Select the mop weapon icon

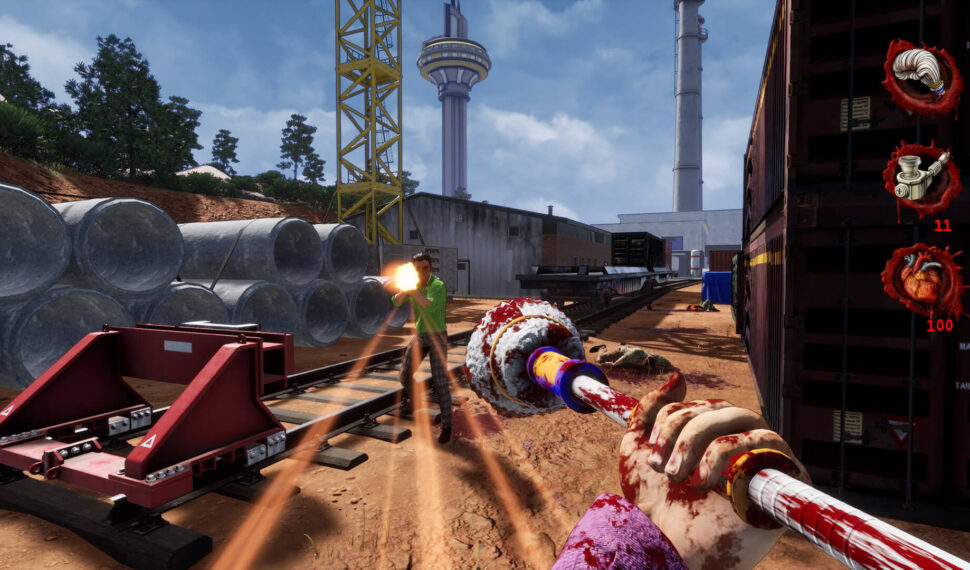point(921,76)
